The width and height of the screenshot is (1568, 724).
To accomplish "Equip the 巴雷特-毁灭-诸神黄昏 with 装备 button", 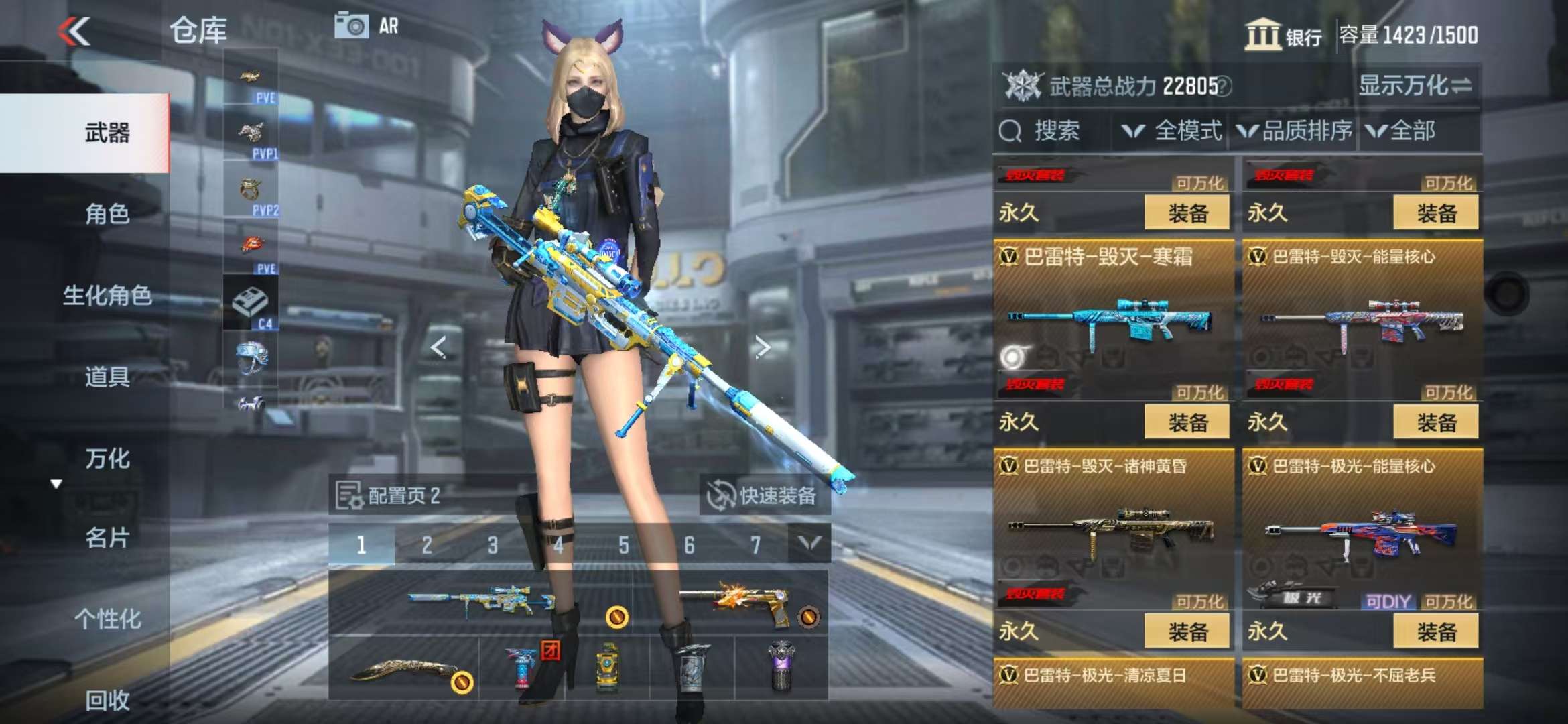I will click(x=1187, y=631).
